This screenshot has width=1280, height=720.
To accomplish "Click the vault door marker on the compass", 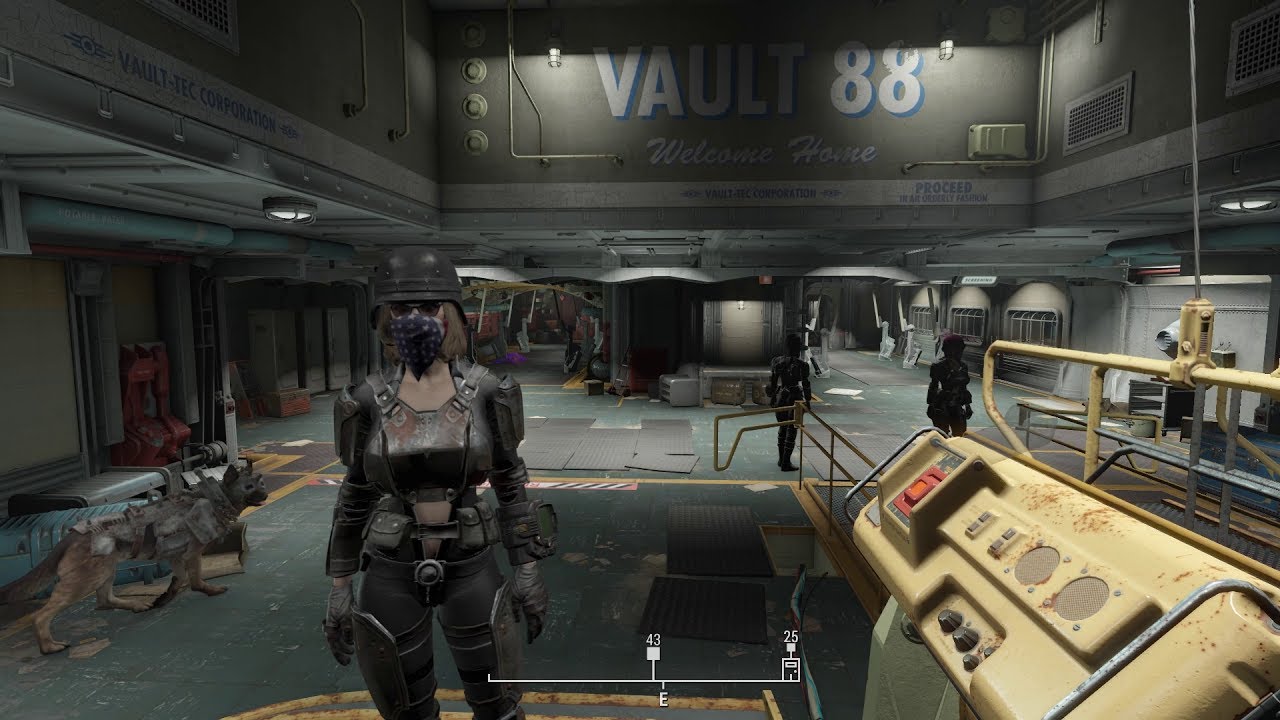I will pyautogui.click(x=790, y=667).
